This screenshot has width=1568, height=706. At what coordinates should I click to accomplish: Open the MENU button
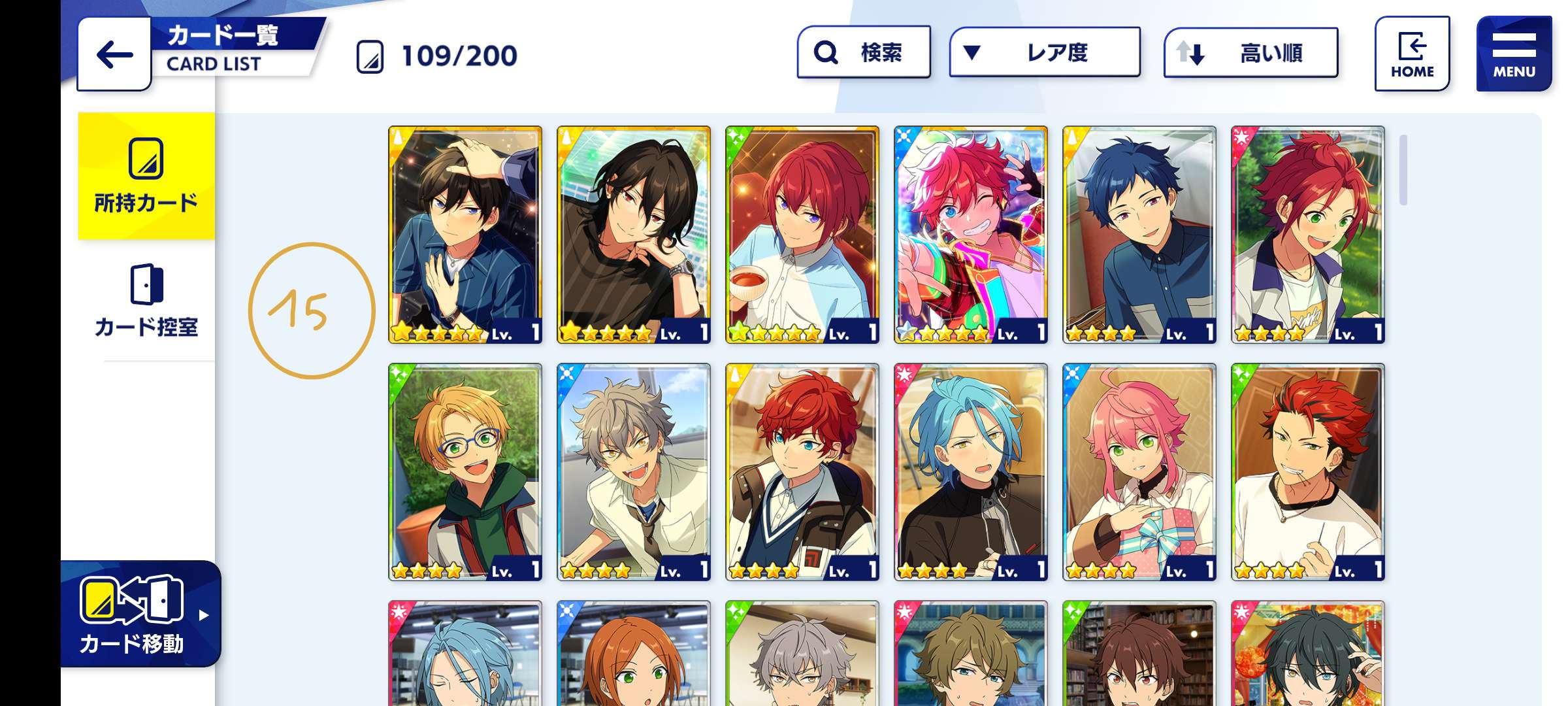coord(1513,54)
